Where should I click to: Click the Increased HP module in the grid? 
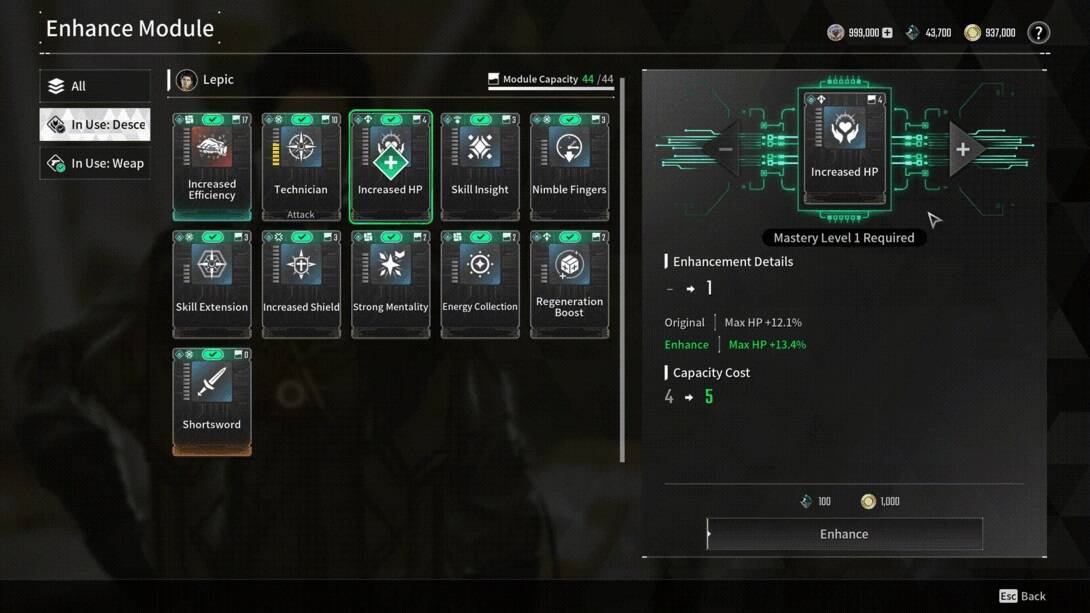click(x=391, y=166)
